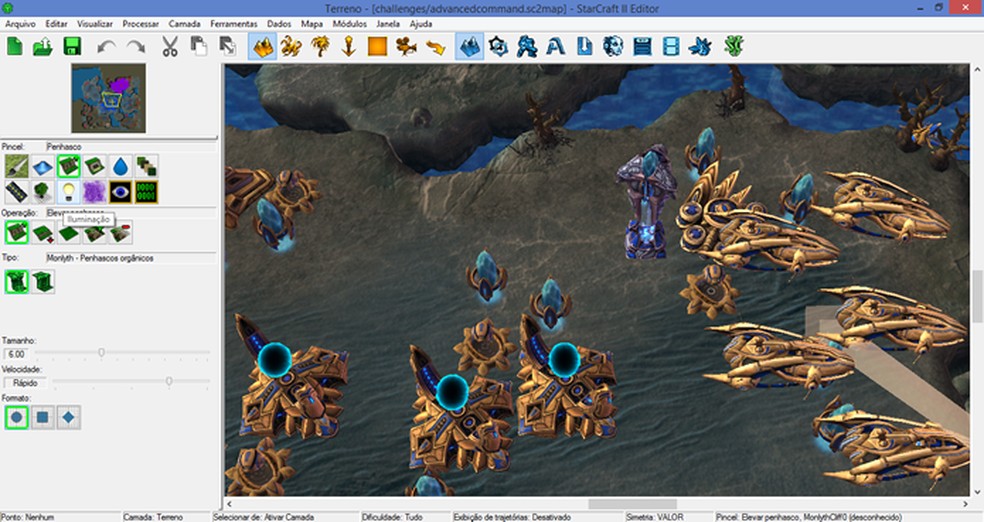Open the Módulos menu
This screenshot has width=984, height=522.
coord(349,23)
